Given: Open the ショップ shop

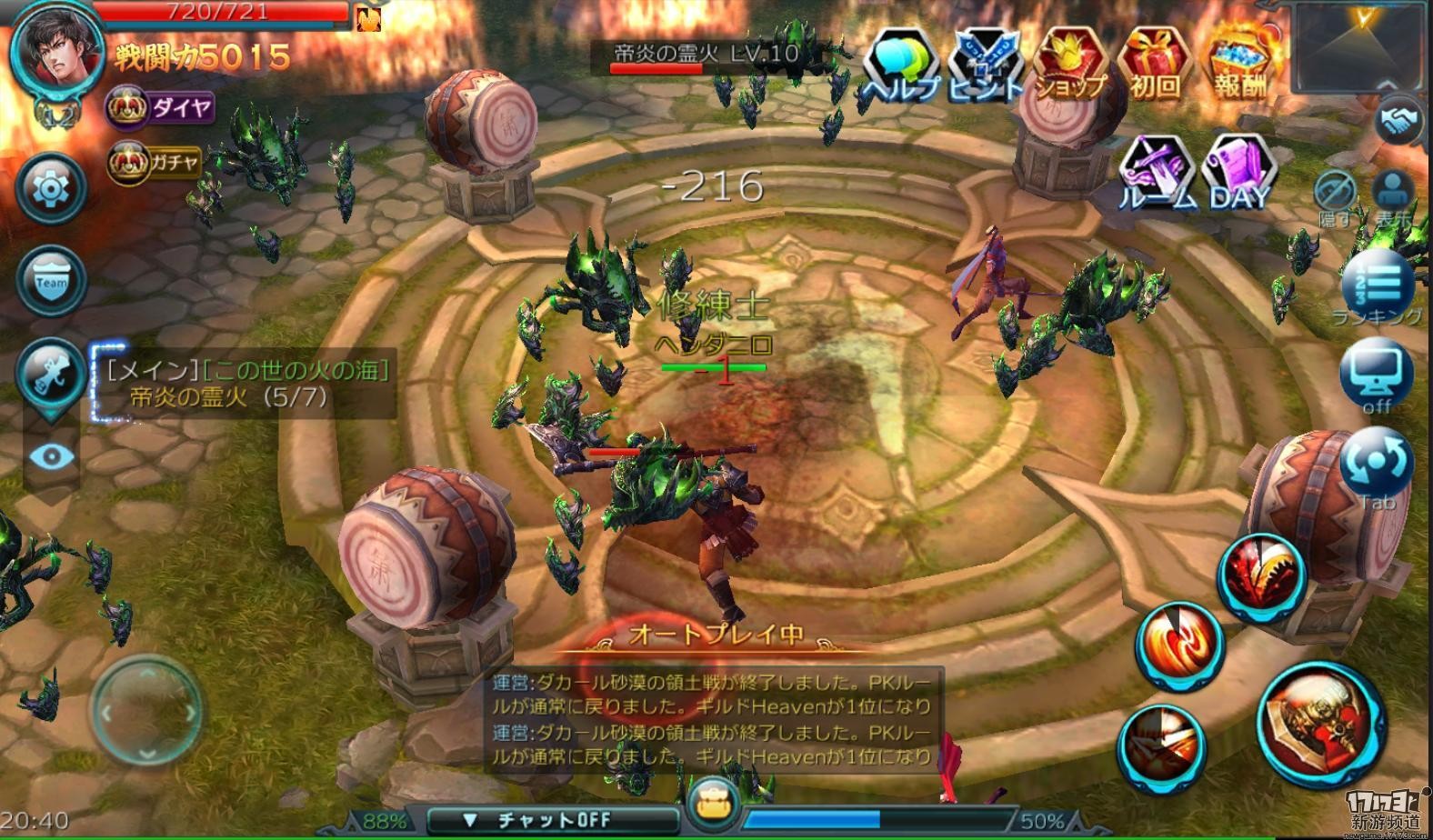Looking at the screenshot, I should (1070, 65).
